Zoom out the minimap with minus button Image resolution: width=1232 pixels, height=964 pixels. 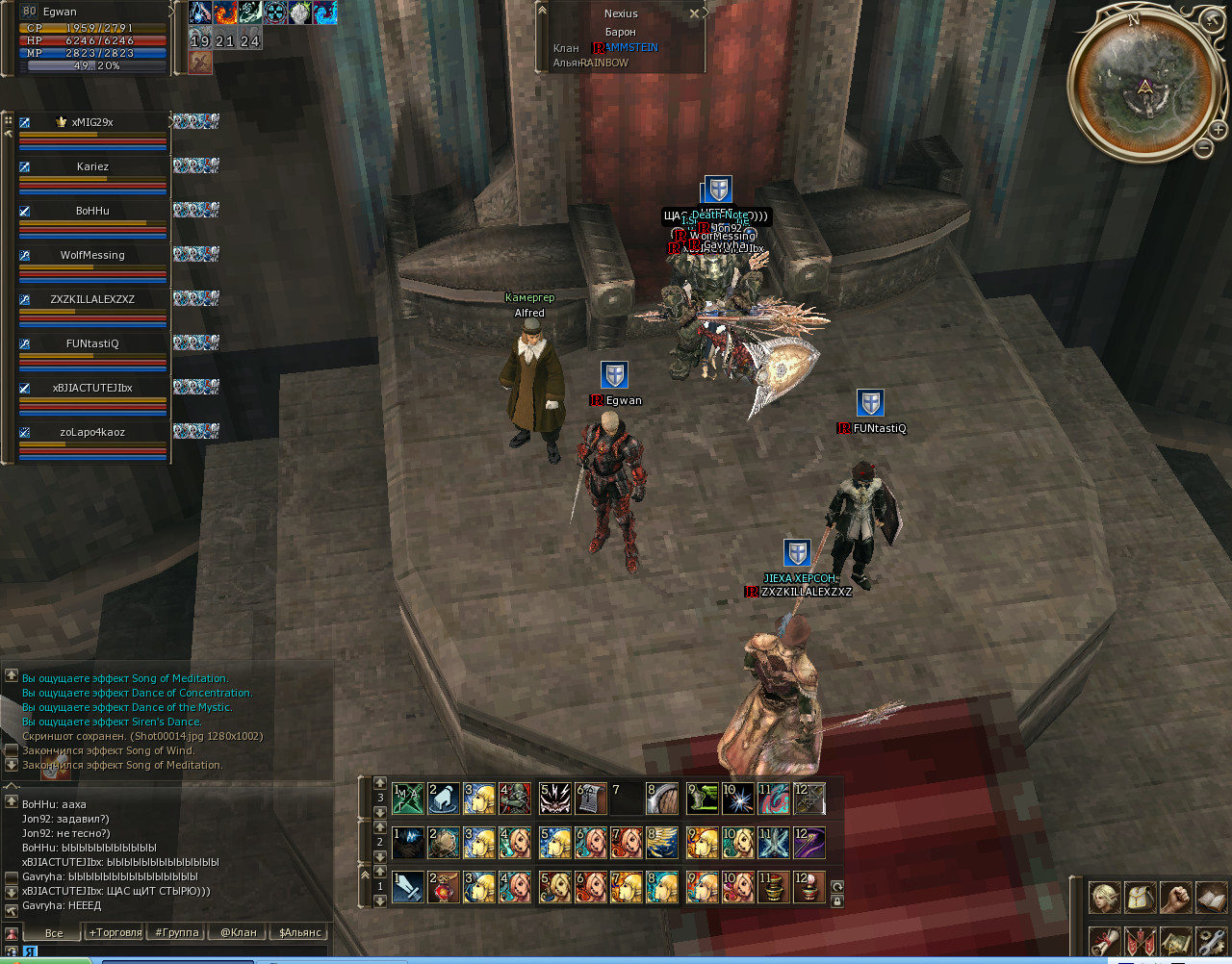coord(1203,148)
